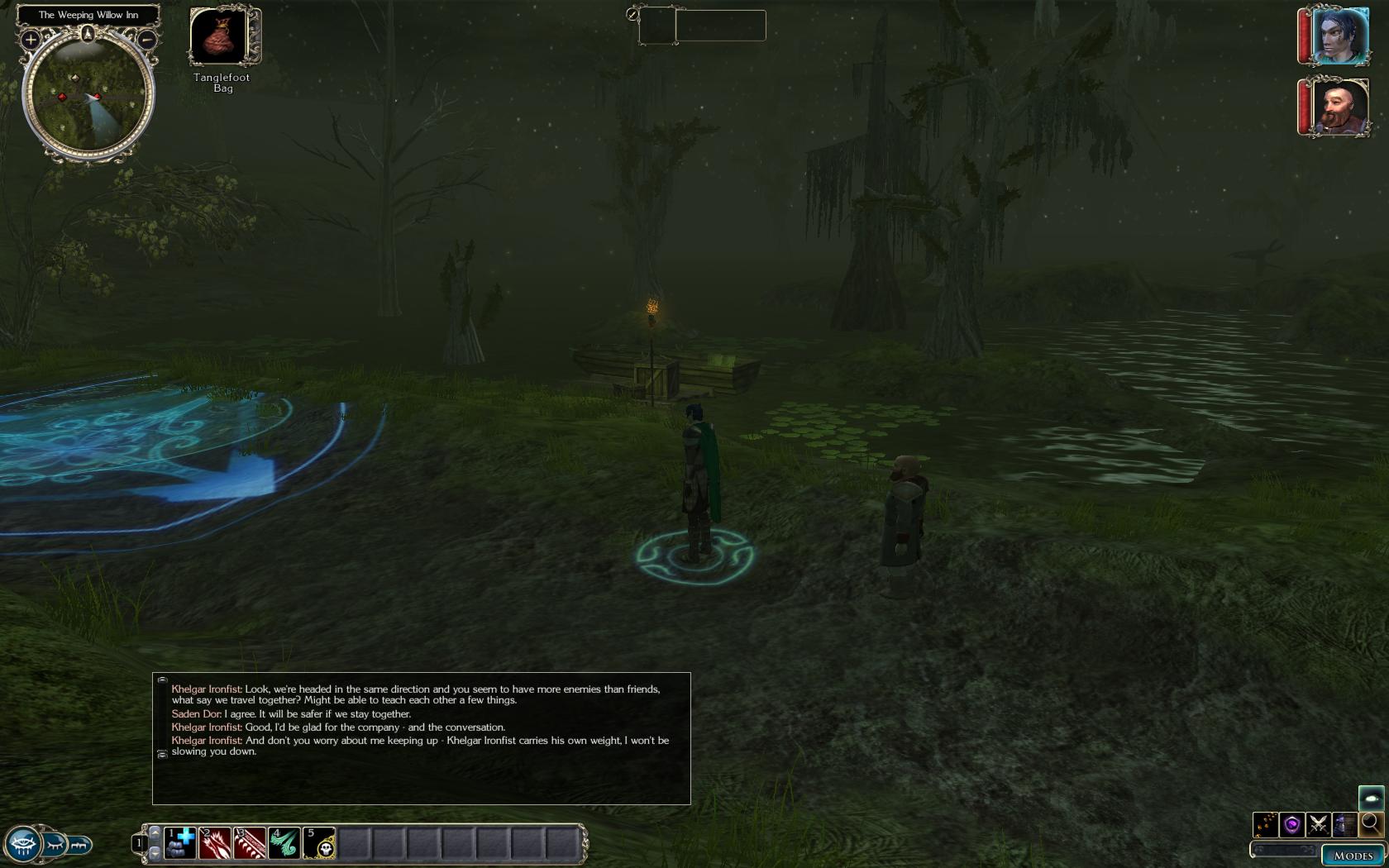Activate hotbar slot 2 red arrows ability
This screenshot has height=868, width=1389.
[214, 843]
